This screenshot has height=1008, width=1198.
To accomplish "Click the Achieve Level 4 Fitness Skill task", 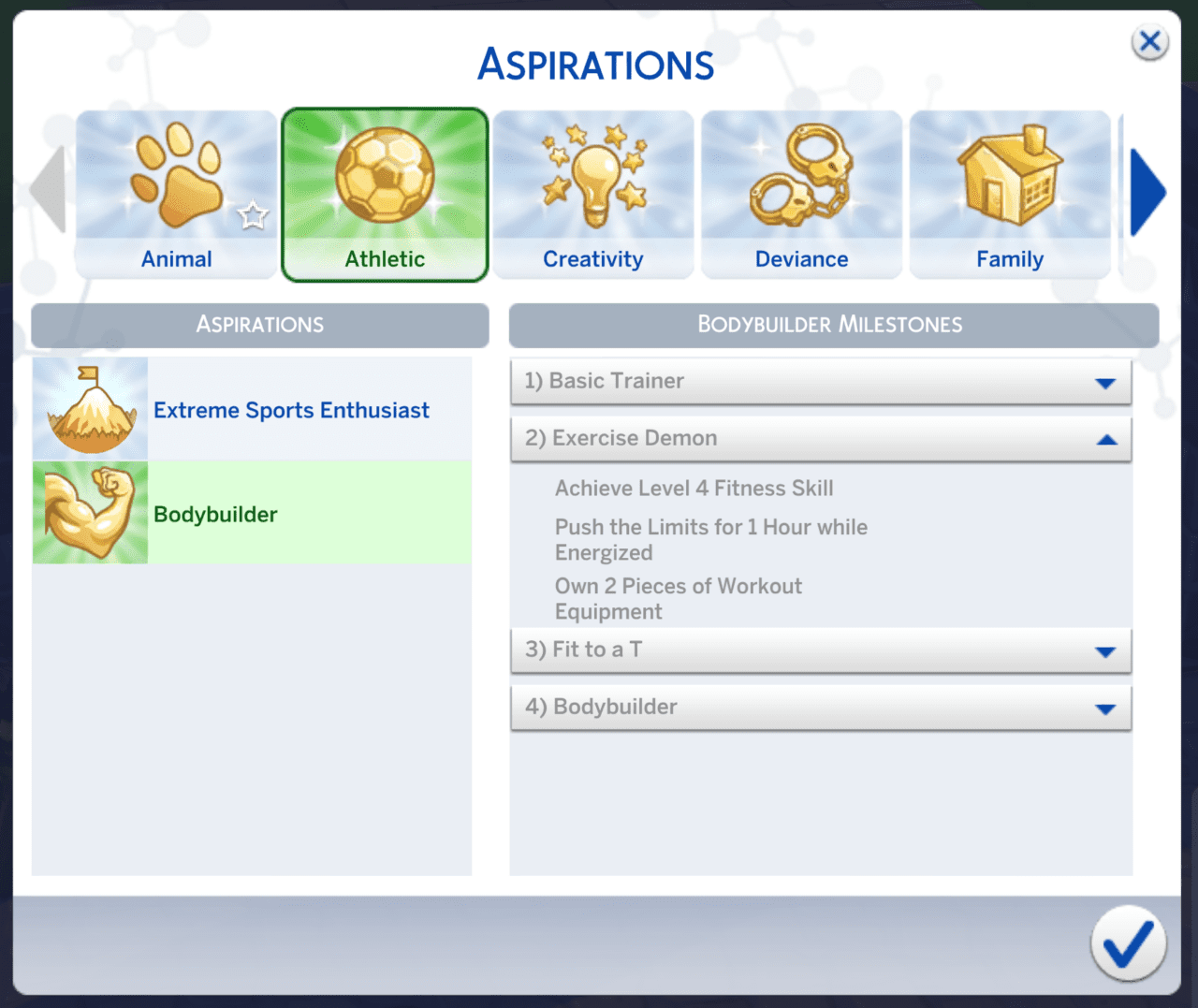I will (x=694, y=488).
